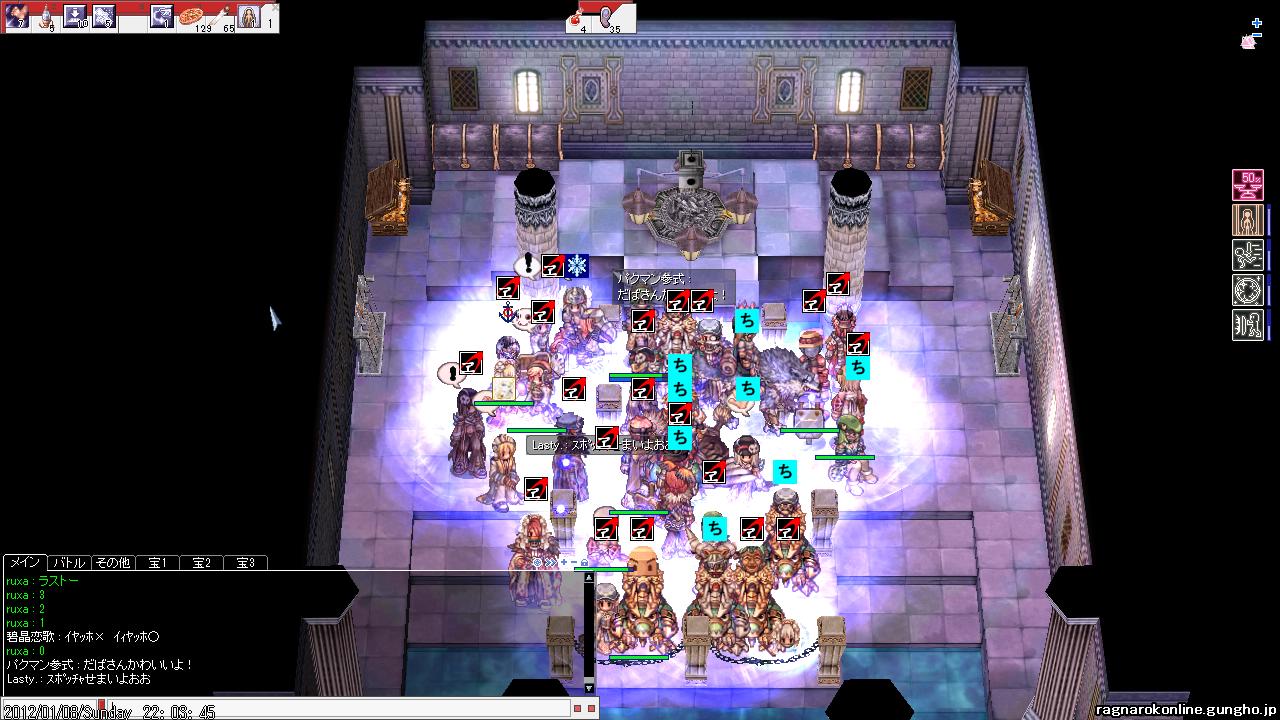
Task: Open the バトル chat tab
Action: pyautogui.click(x=69, y=563)
